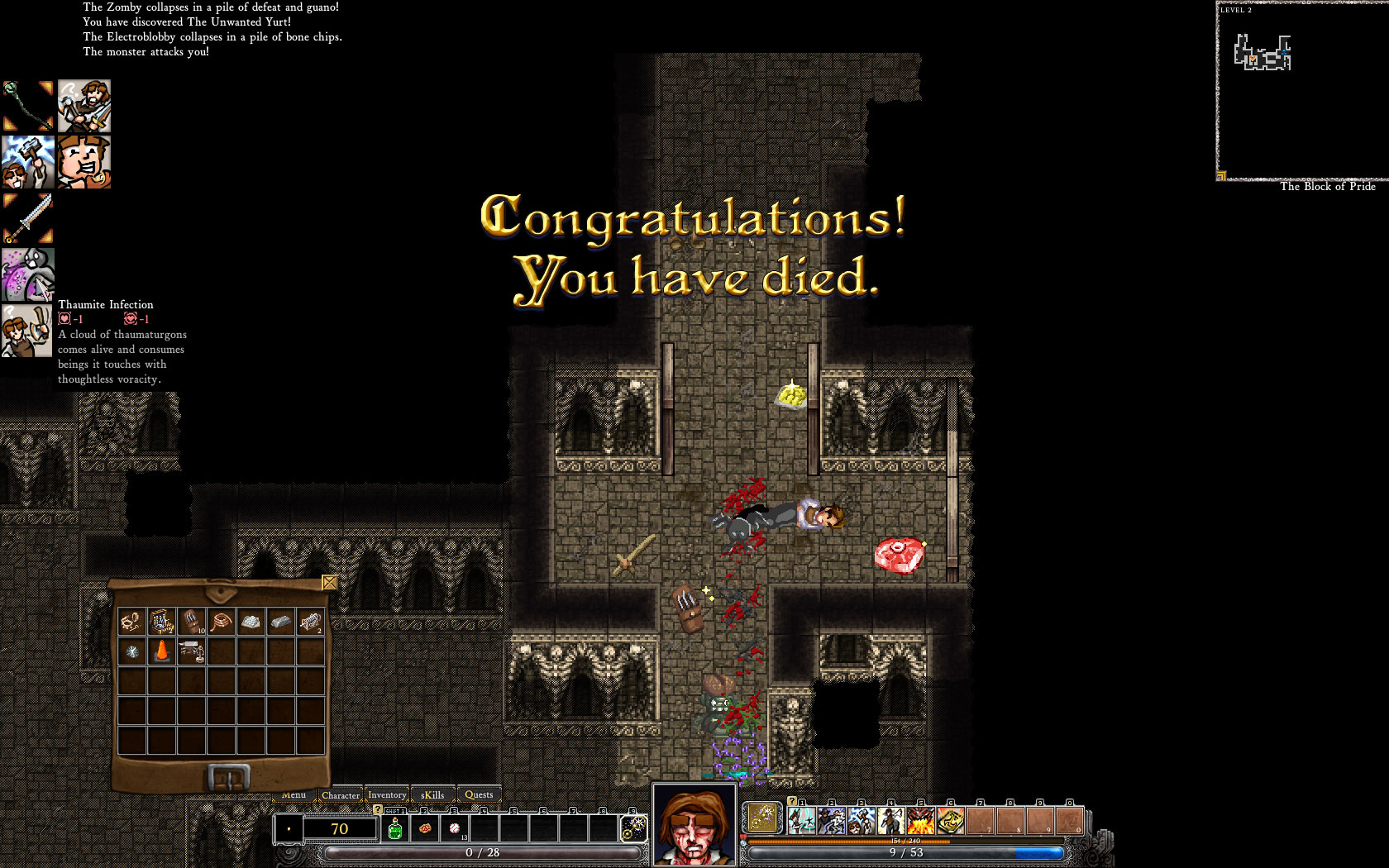The height and width of the screenshot is (868, 1389).
Task: Click the traffic cone in the inventory grid
Action: [x=162, y=651]
